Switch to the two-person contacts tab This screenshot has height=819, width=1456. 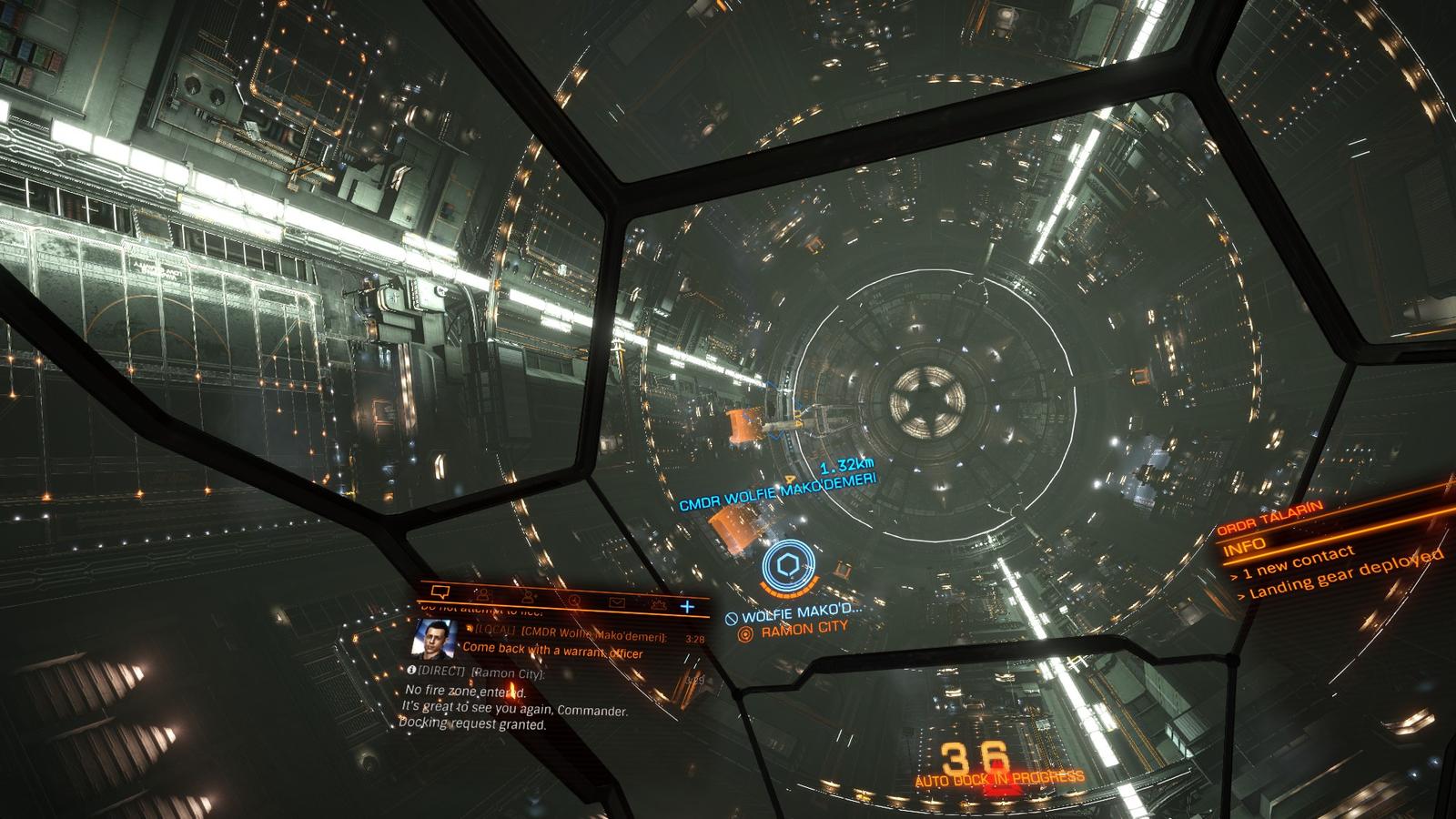coord(482,594)
